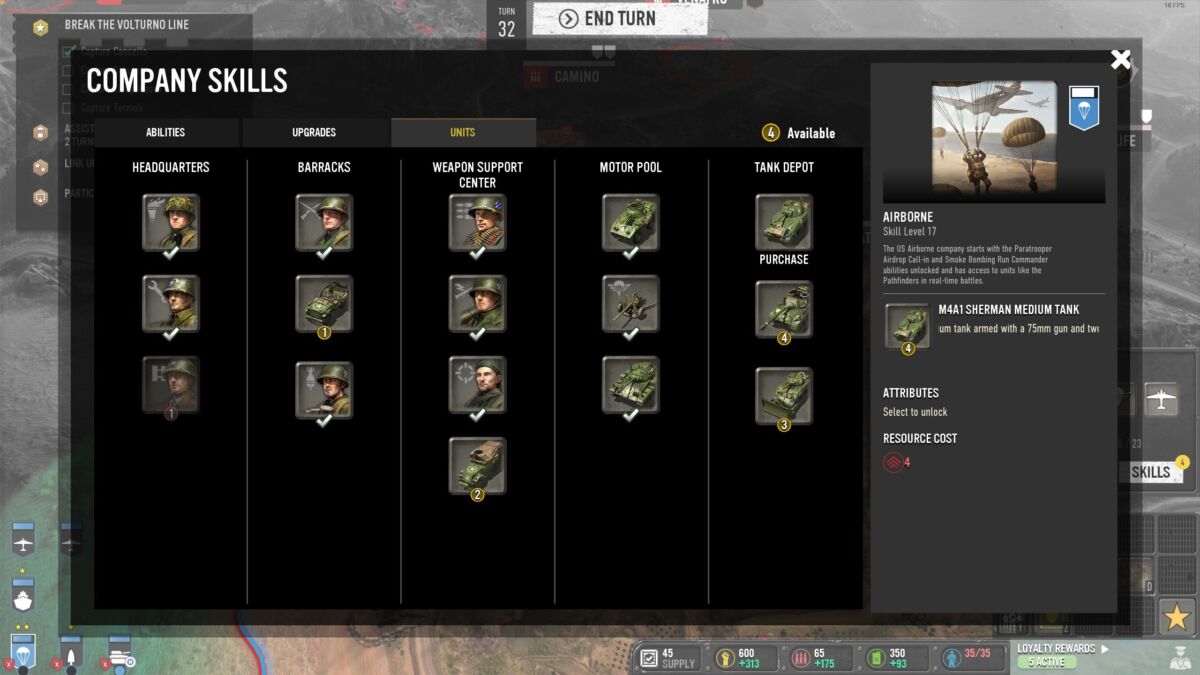
Task: Select the Barracks jeep unit costing 1 point
Action: (x=324, y=303)
